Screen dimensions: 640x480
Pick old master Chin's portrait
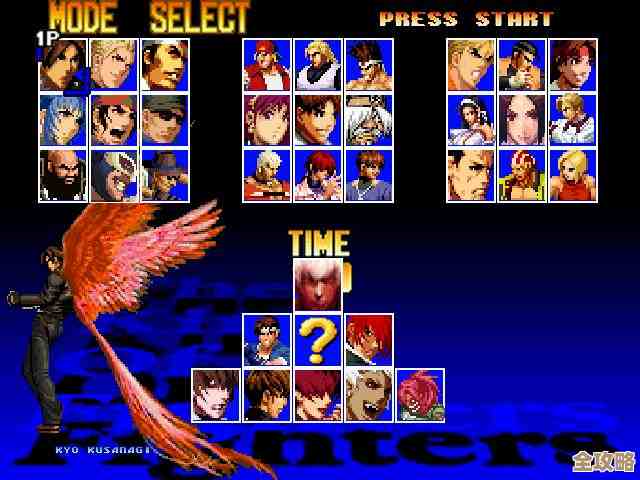pyautogui.click(x=369, y=119)
